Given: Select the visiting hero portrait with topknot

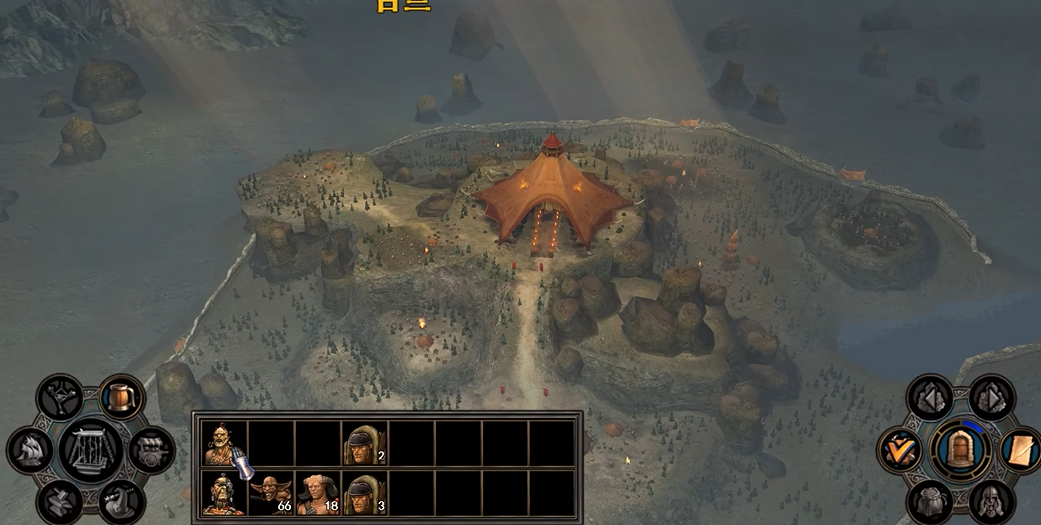Looking at the screenshot, I should tap(222, 494).
